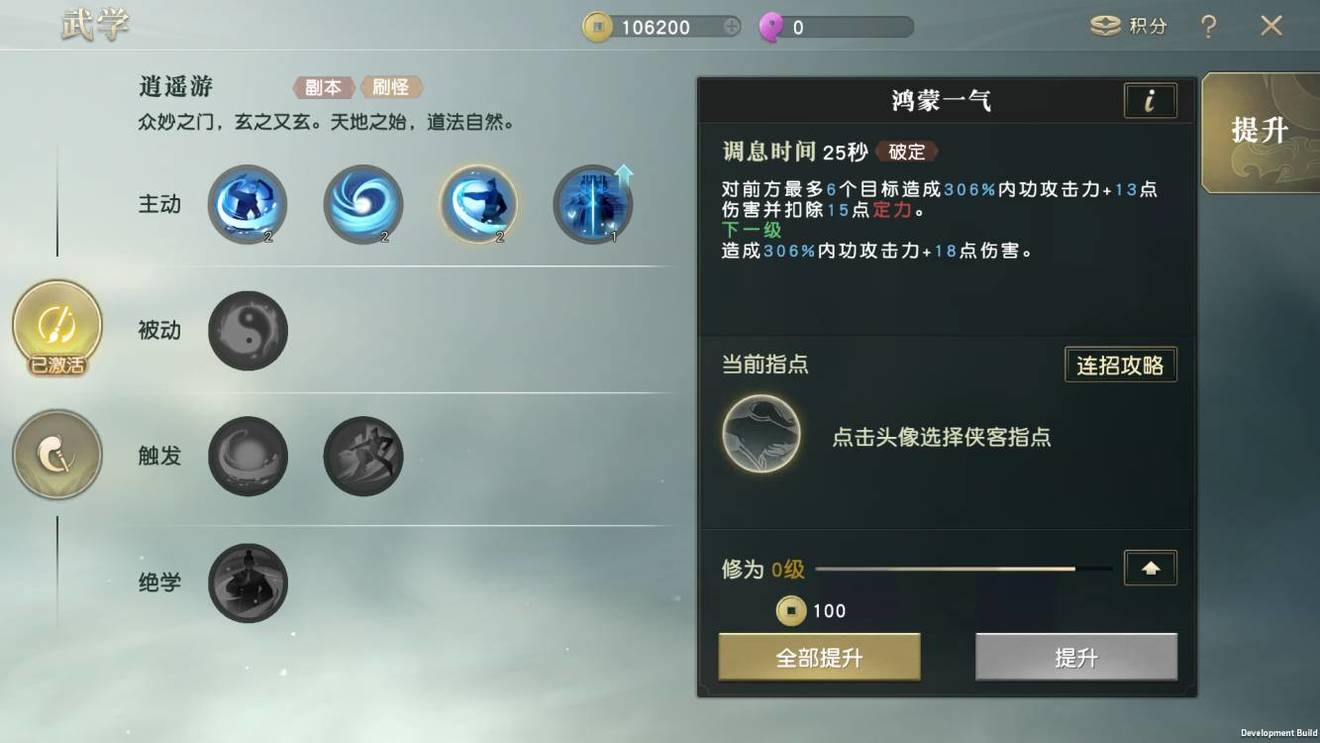Select the blue vortex active skill icon
This screenshot has width=1320, height=743.
click(362, 203)
